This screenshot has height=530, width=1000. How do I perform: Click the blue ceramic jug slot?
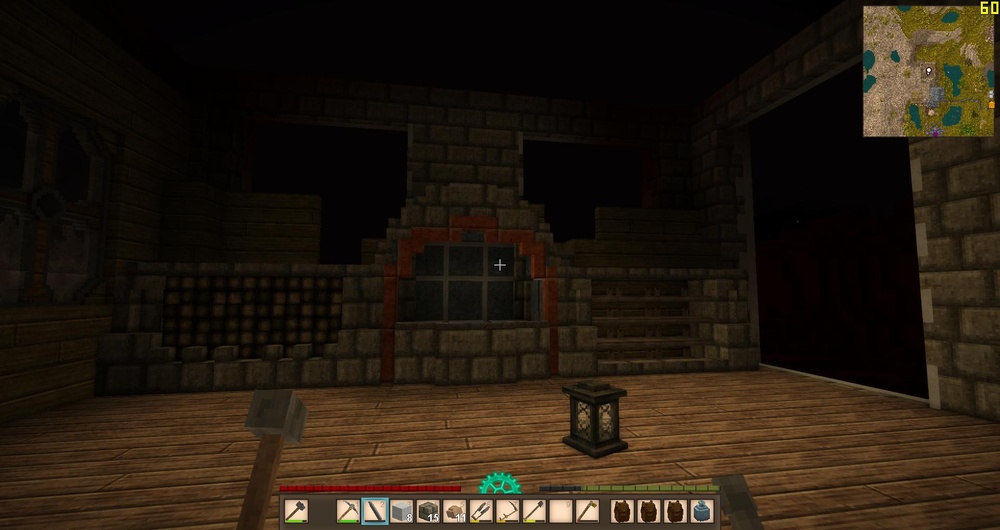(x=702, y=511)
